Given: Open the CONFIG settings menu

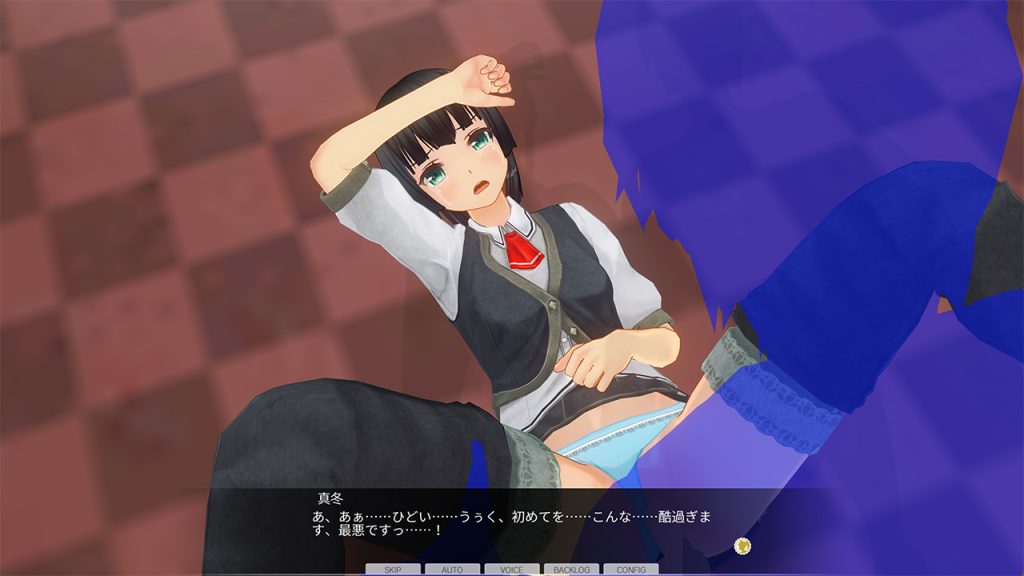Looking at the screenshot, I should (630, 570).
